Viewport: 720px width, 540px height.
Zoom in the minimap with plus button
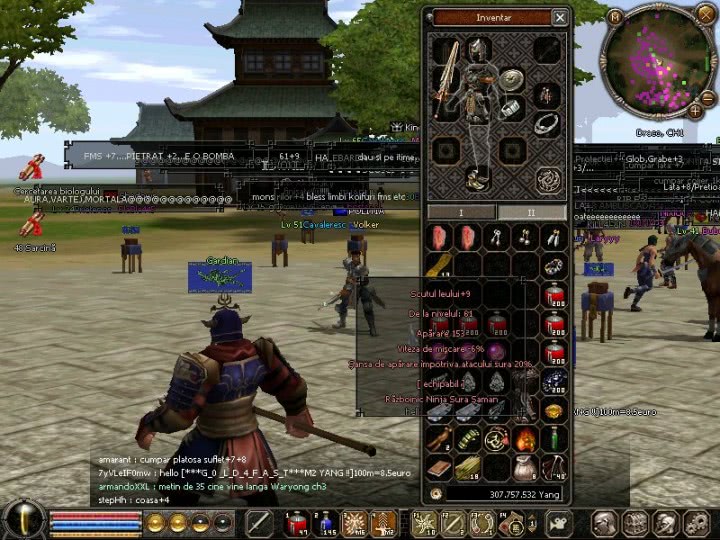click(x=695, y=111)
